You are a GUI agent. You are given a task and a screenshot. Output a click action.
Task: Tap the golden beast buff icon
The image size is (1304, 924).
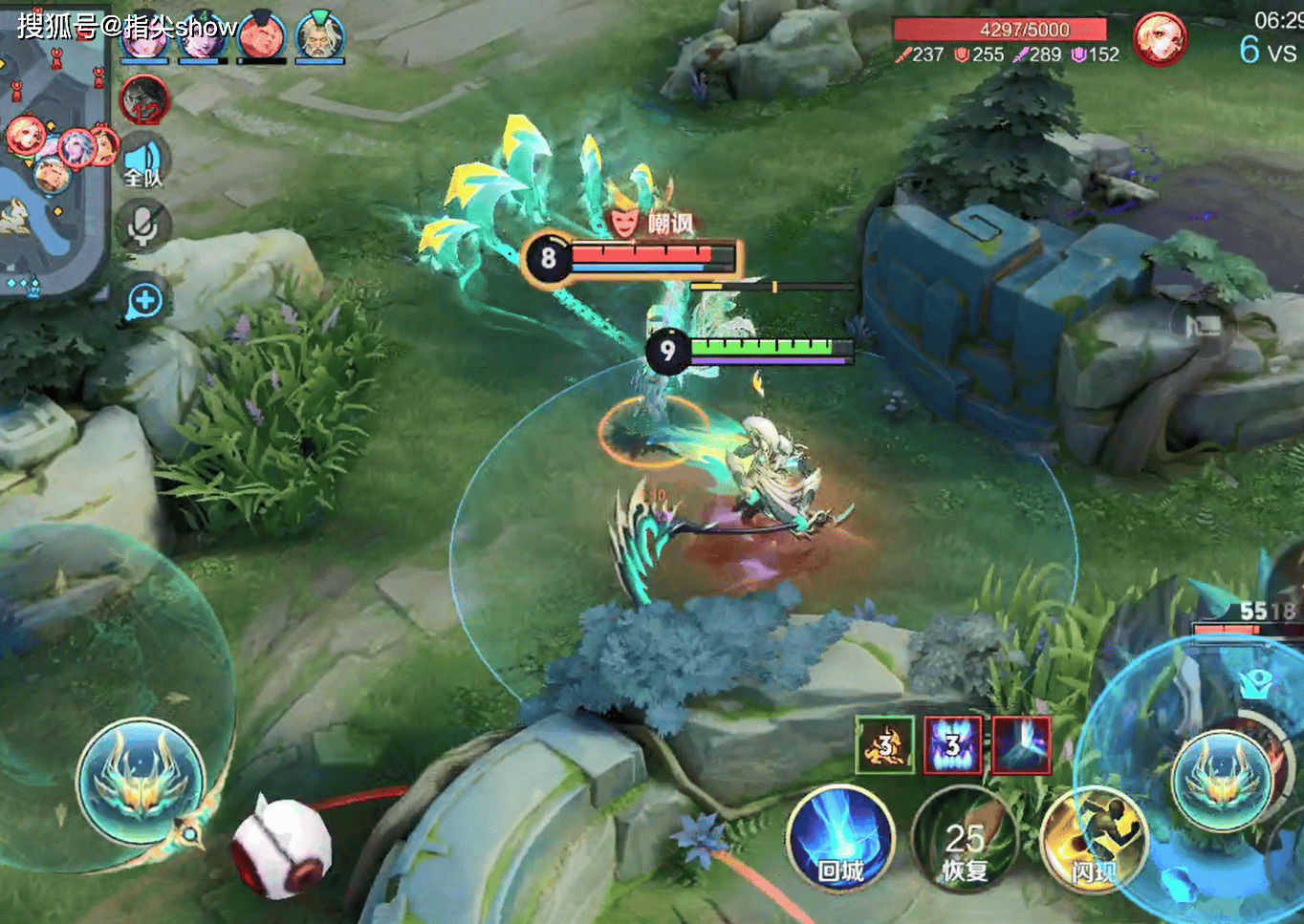pos(884,744)
